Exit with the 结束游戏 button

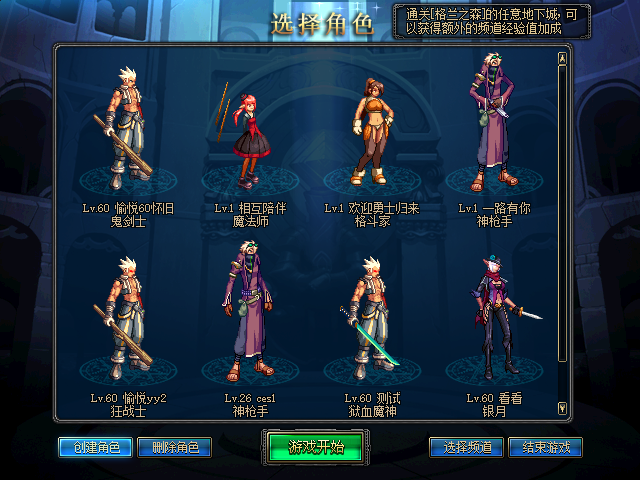(x=545, y=447)
